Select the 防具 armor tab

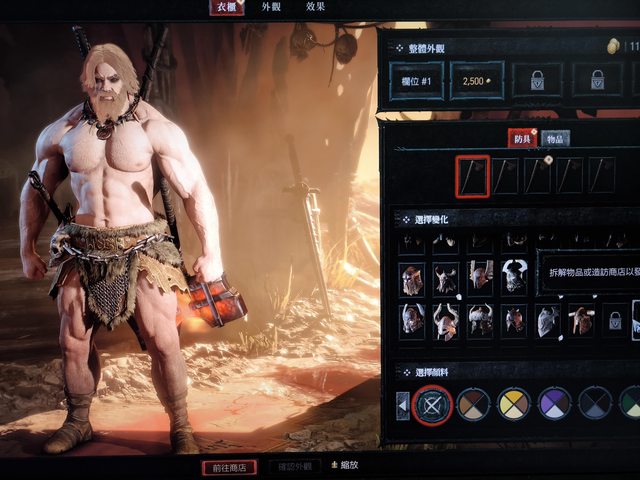pos(521,138)
